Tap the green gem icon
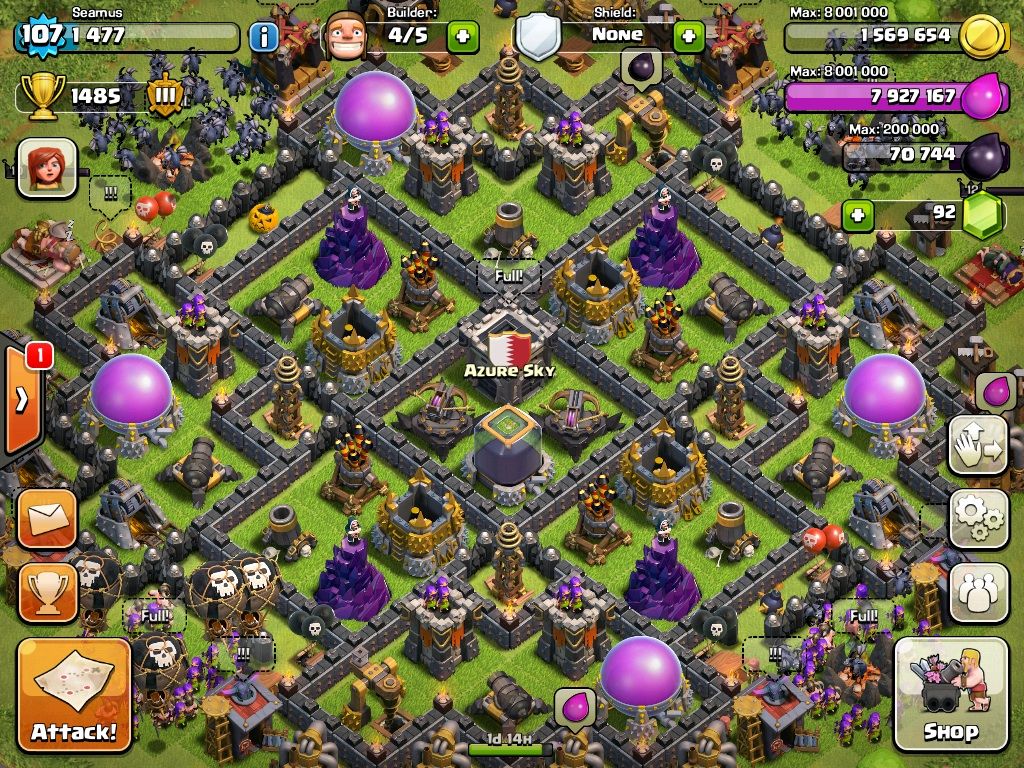Image resolution: width=1024 pixels, height=768 pixels. (982, 213)
